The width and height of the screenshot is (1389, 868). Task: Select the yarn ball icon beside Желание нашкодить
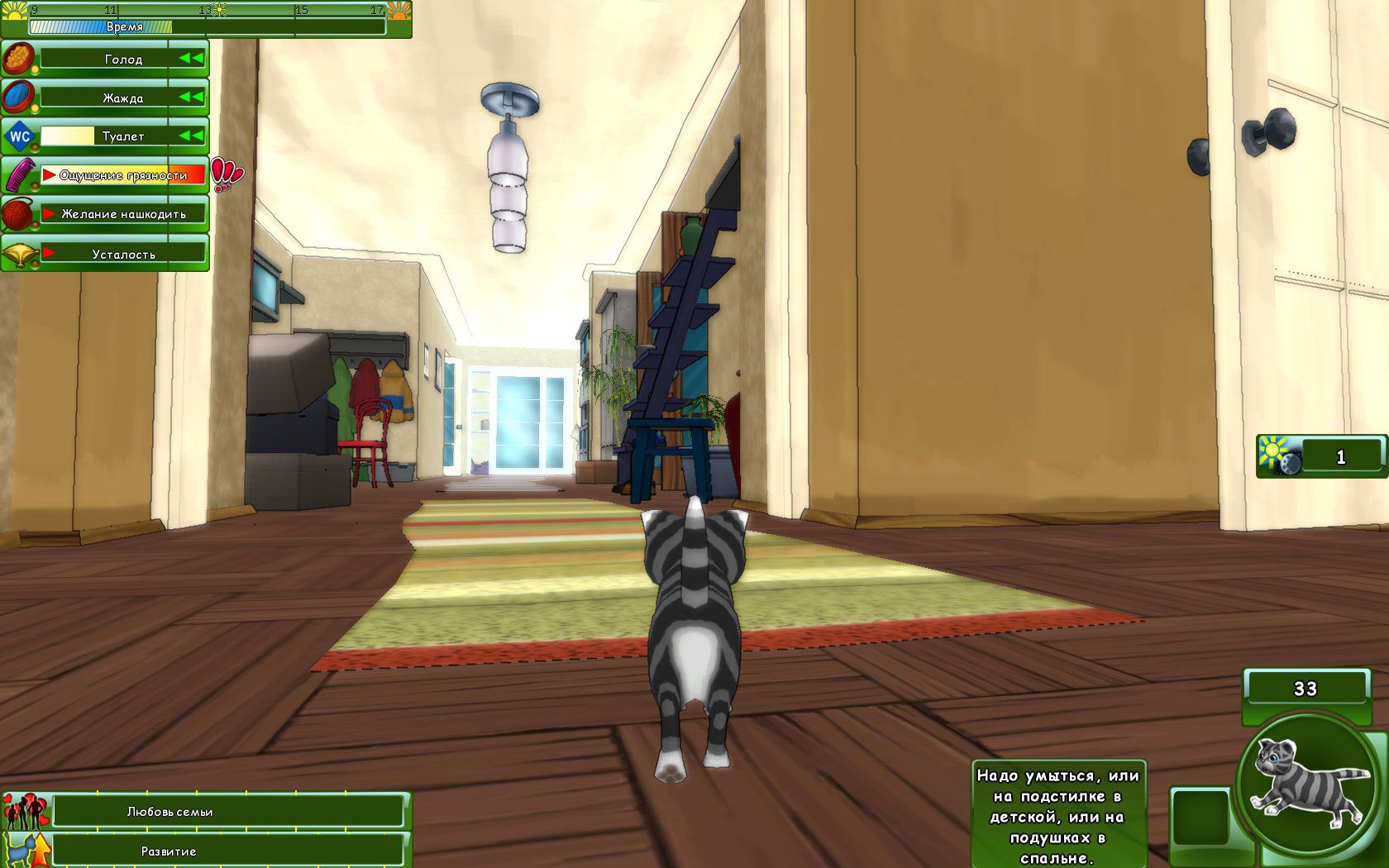point(17,212)
